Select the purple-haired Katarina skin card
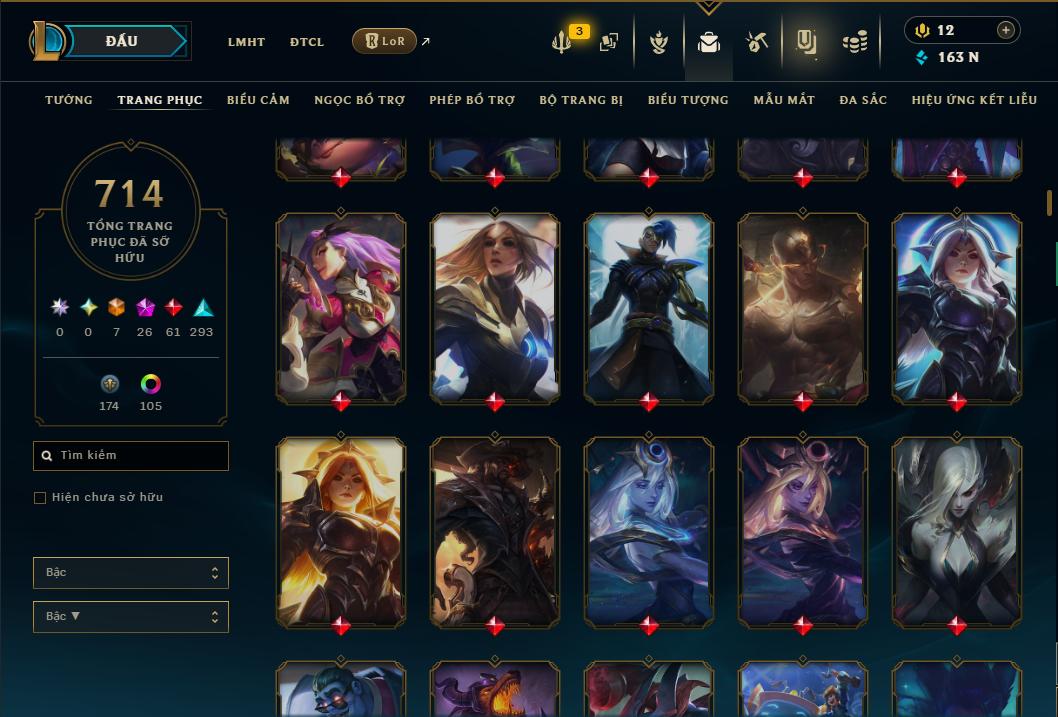Viewport: 1058px width, 717px height. pyautogui.click(x=341, y=307)
